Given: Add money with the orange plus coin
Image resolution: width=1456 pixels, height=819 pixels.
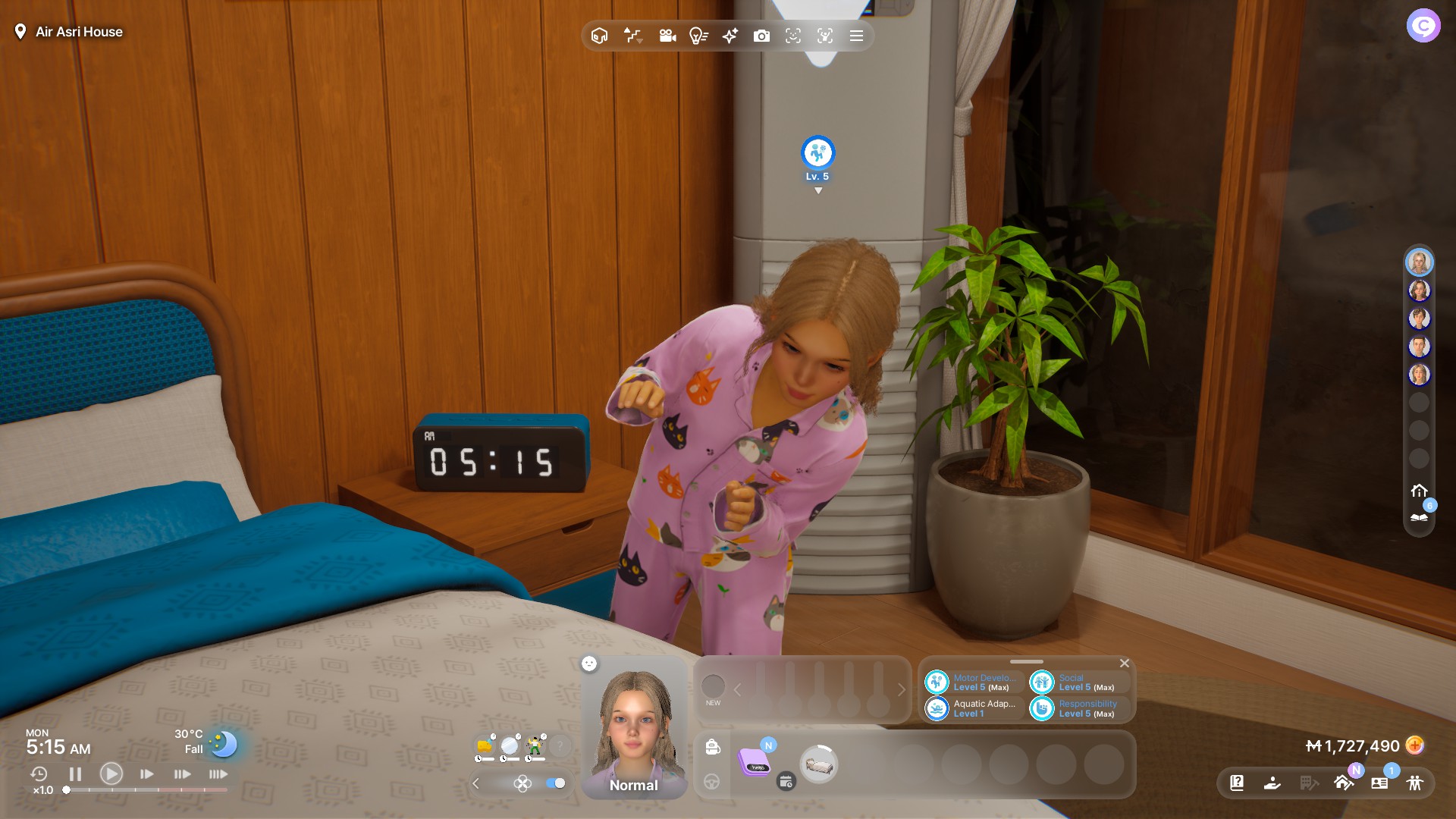Looking at the screenshot, I should (x=1414, y=745).
